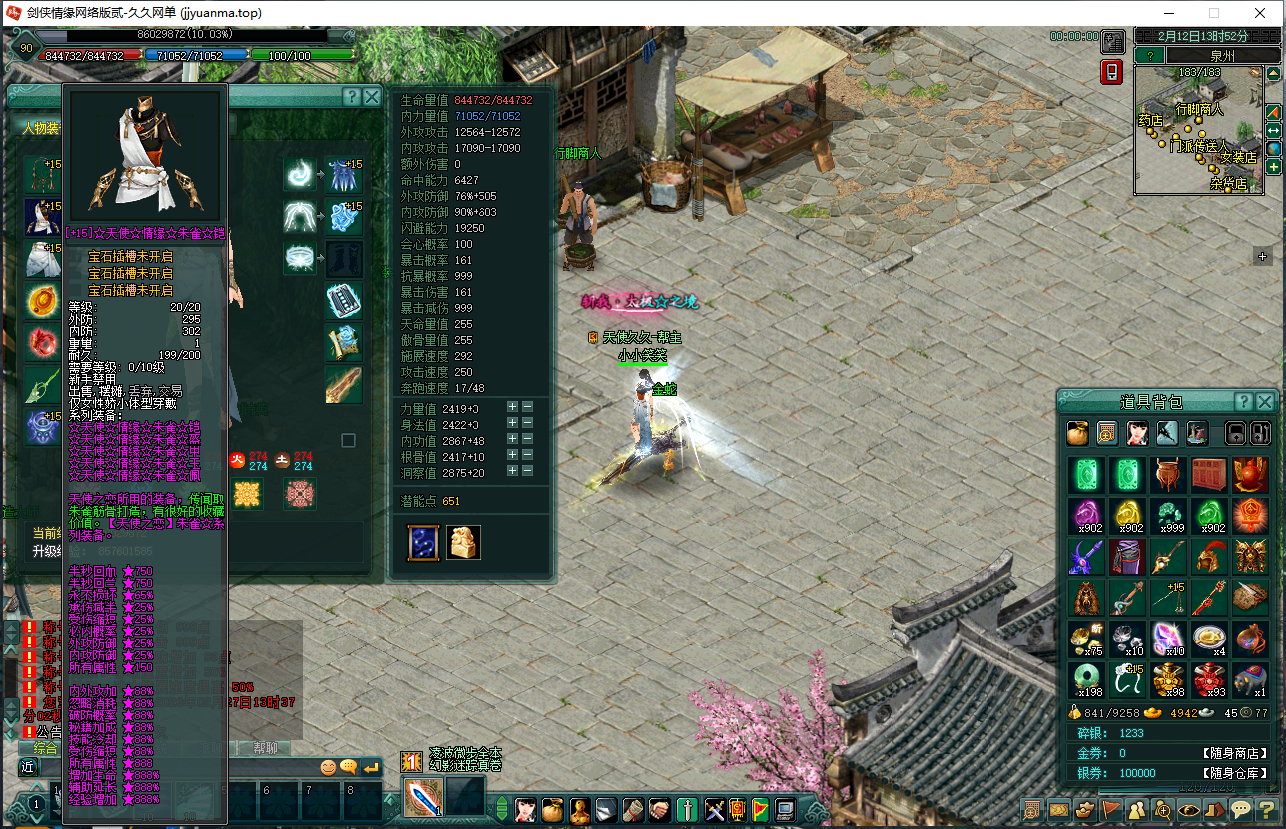Open the world globe map button
The width and height of the screenshot is (1286, 829).
click(x=1273, y=148)
